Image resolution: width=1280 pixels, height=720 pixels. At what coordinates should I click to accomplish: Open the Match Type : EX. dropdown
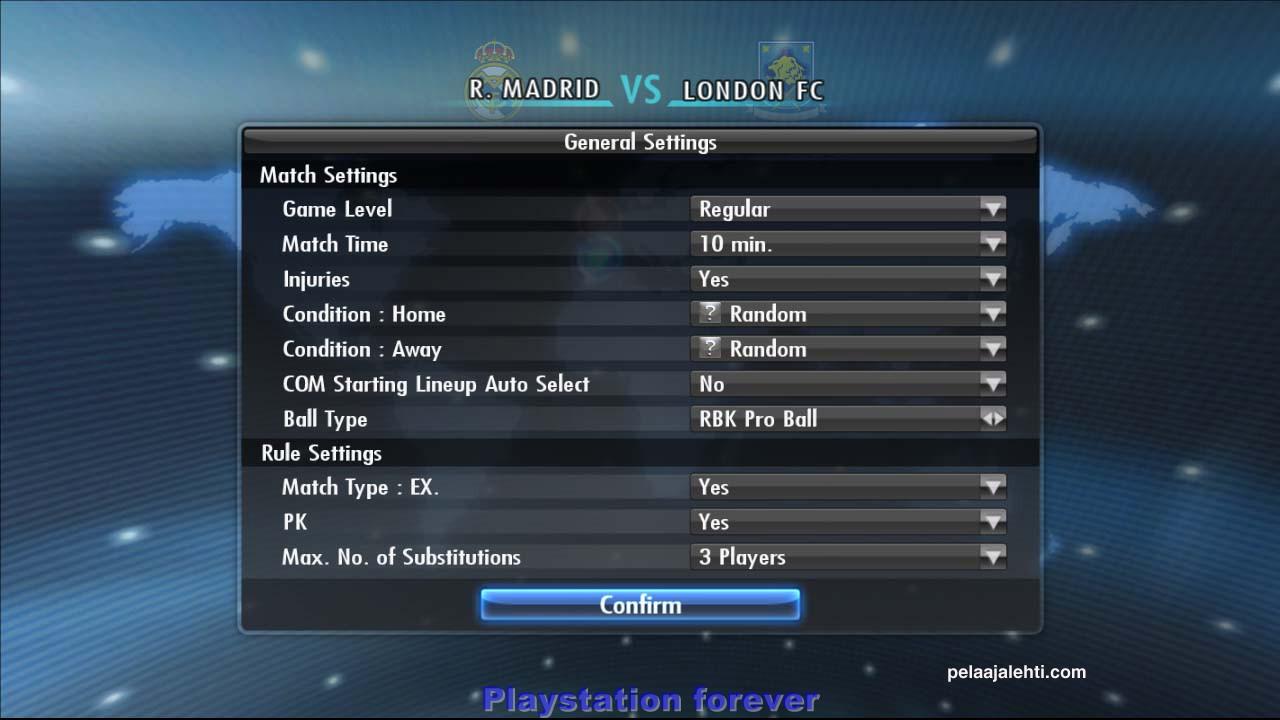(x=848, y=487)
